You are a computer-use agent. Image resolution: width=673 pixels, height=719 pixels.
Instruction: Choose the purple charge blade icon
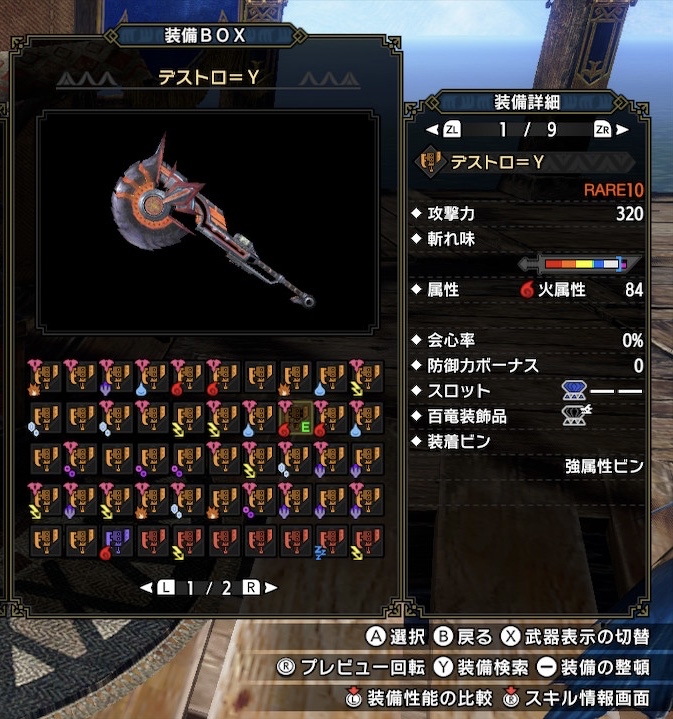point(117,541)
